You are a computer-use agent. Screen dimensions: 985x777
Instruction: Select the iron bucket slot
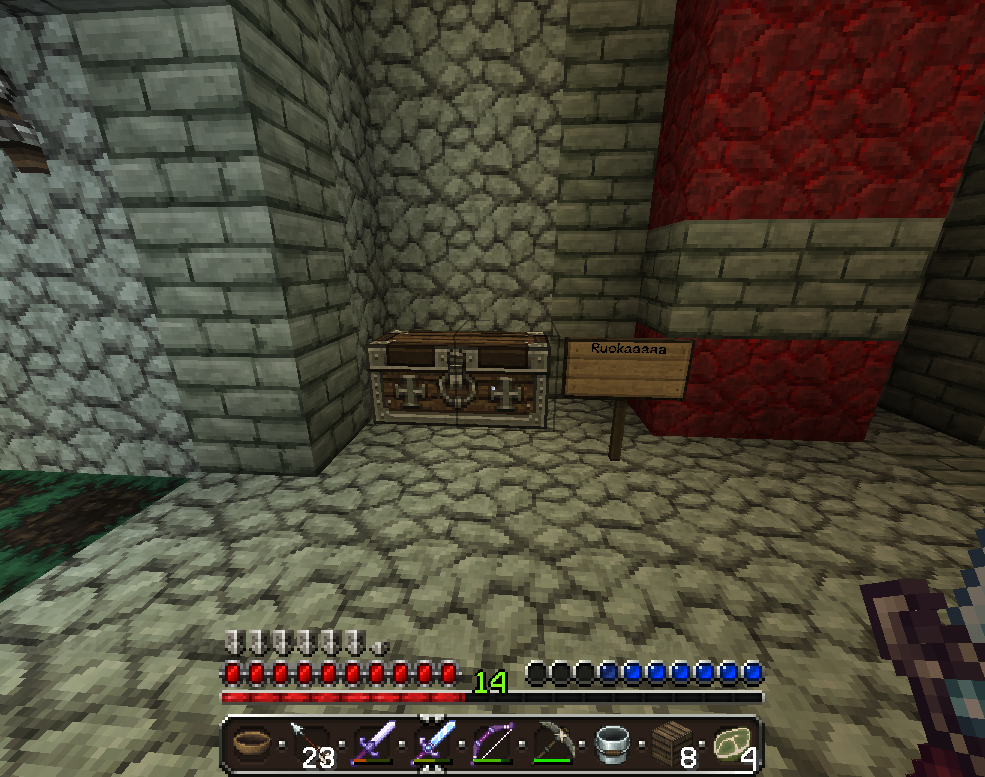(611, 744)
